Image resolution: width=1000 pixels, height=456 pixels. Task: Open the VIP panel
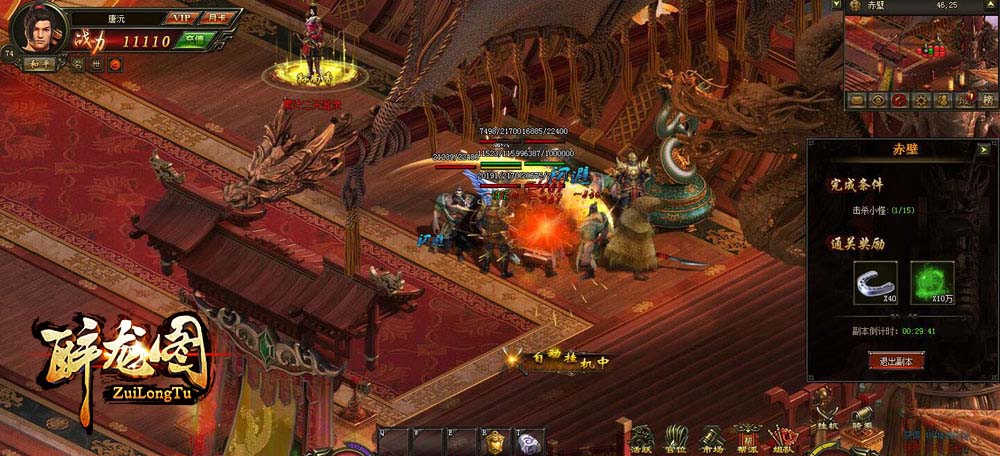click(x=181, y=17)
